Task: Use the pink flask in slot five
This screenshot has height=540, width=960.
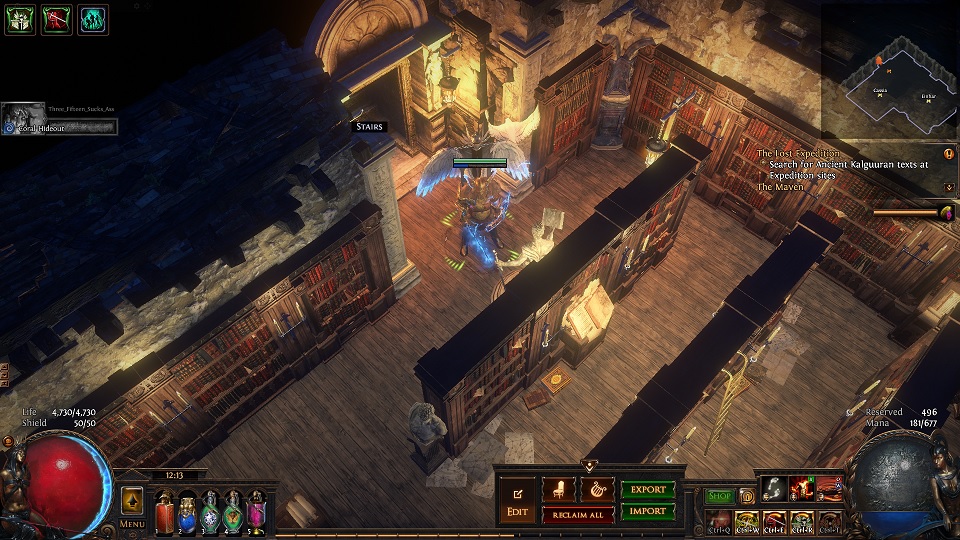Action: tap(256, 512)
